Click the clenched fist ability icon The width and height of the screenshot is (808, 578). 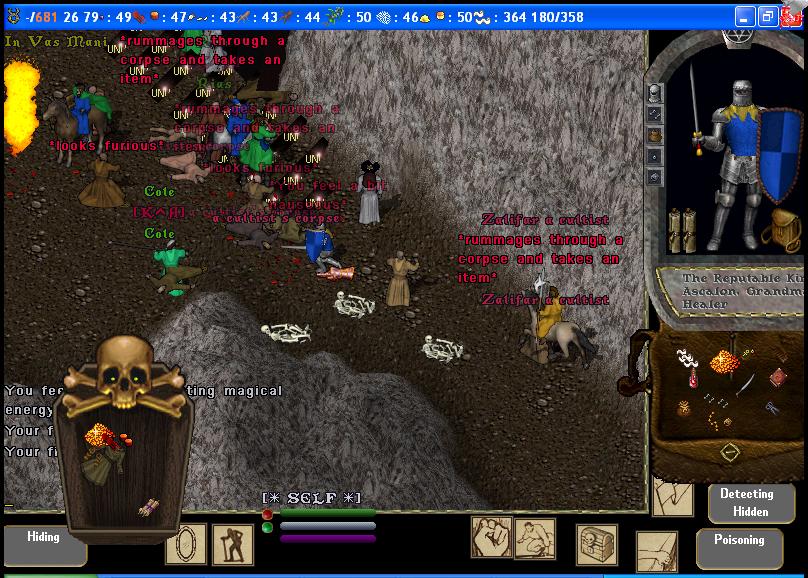pyautogui.click(x=491, y=537)
